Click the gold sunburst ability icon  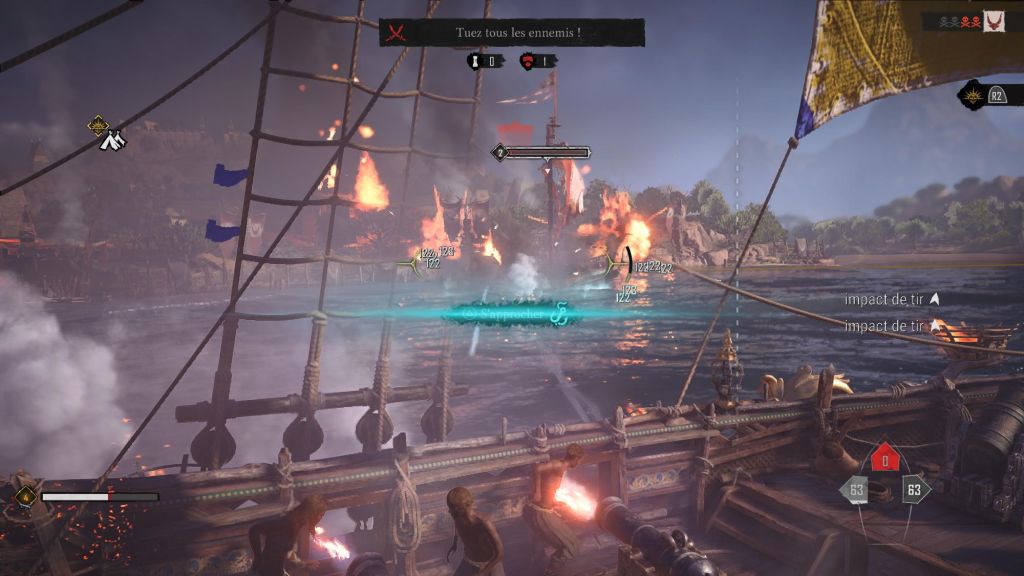click(972, 96)
